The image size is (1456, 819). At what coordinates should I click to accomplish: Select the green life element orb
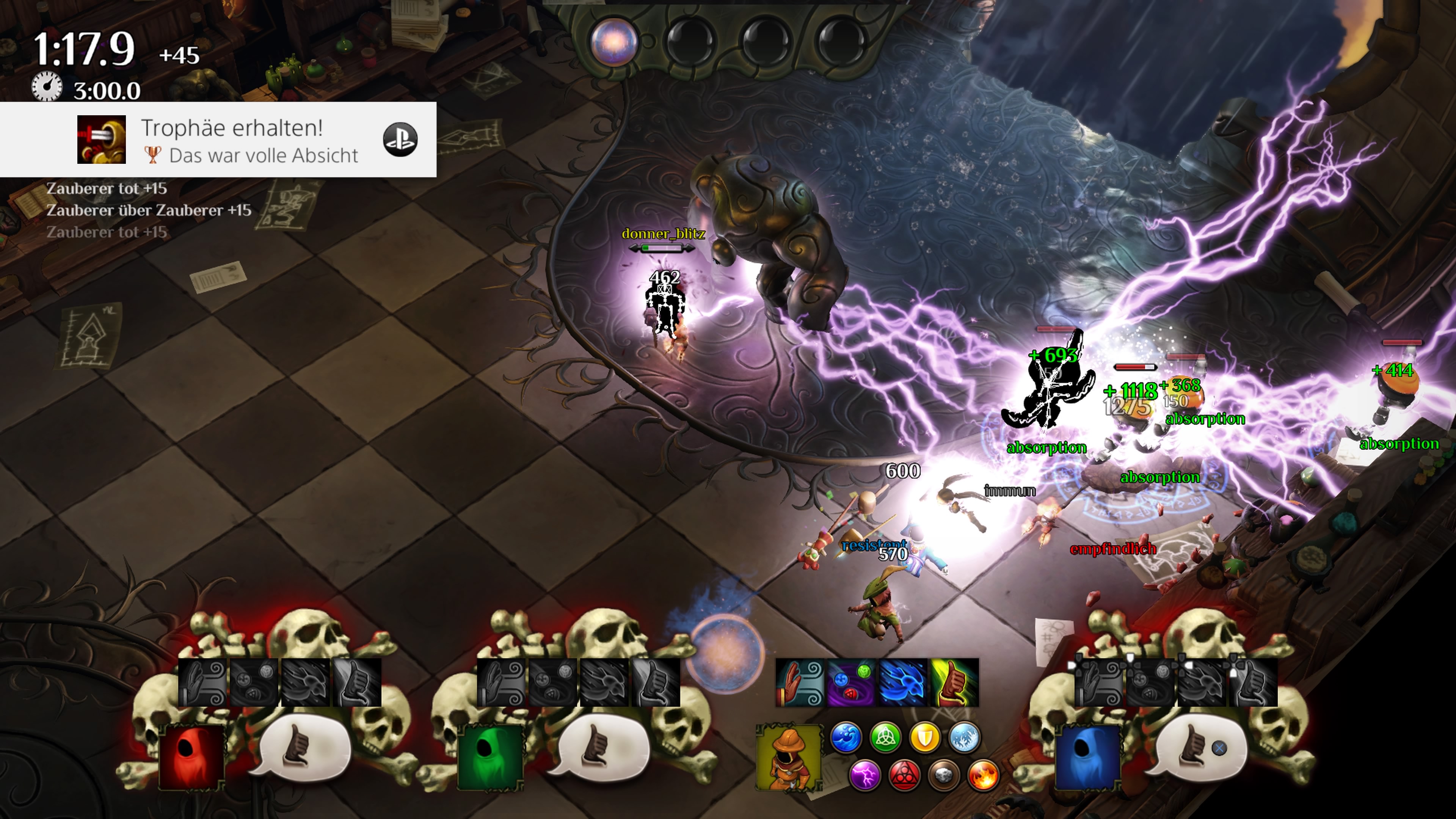click(x=886, y=737)
